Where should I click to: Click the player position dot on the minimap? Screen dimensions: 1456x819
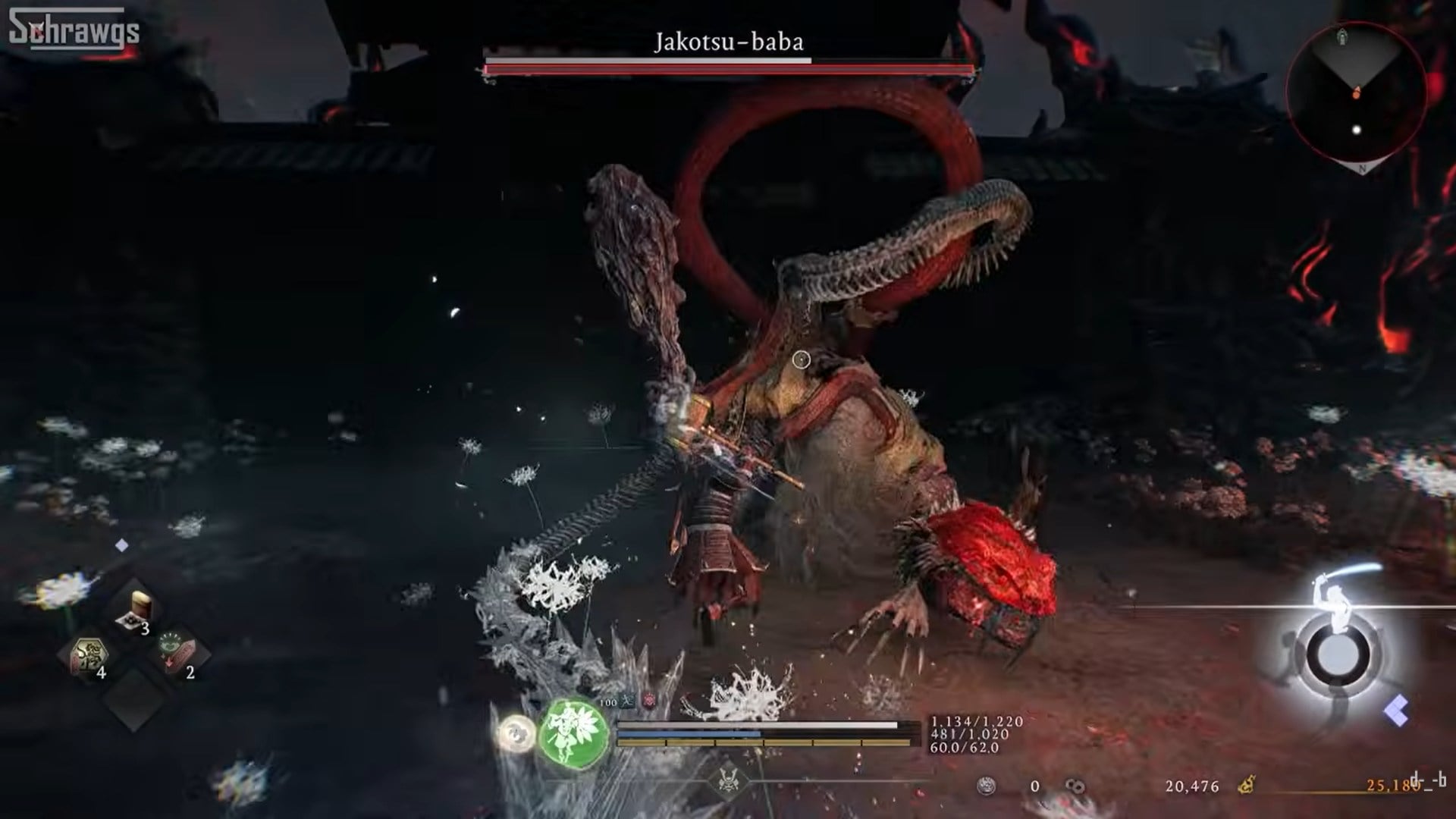click(x=1354, y=131)
